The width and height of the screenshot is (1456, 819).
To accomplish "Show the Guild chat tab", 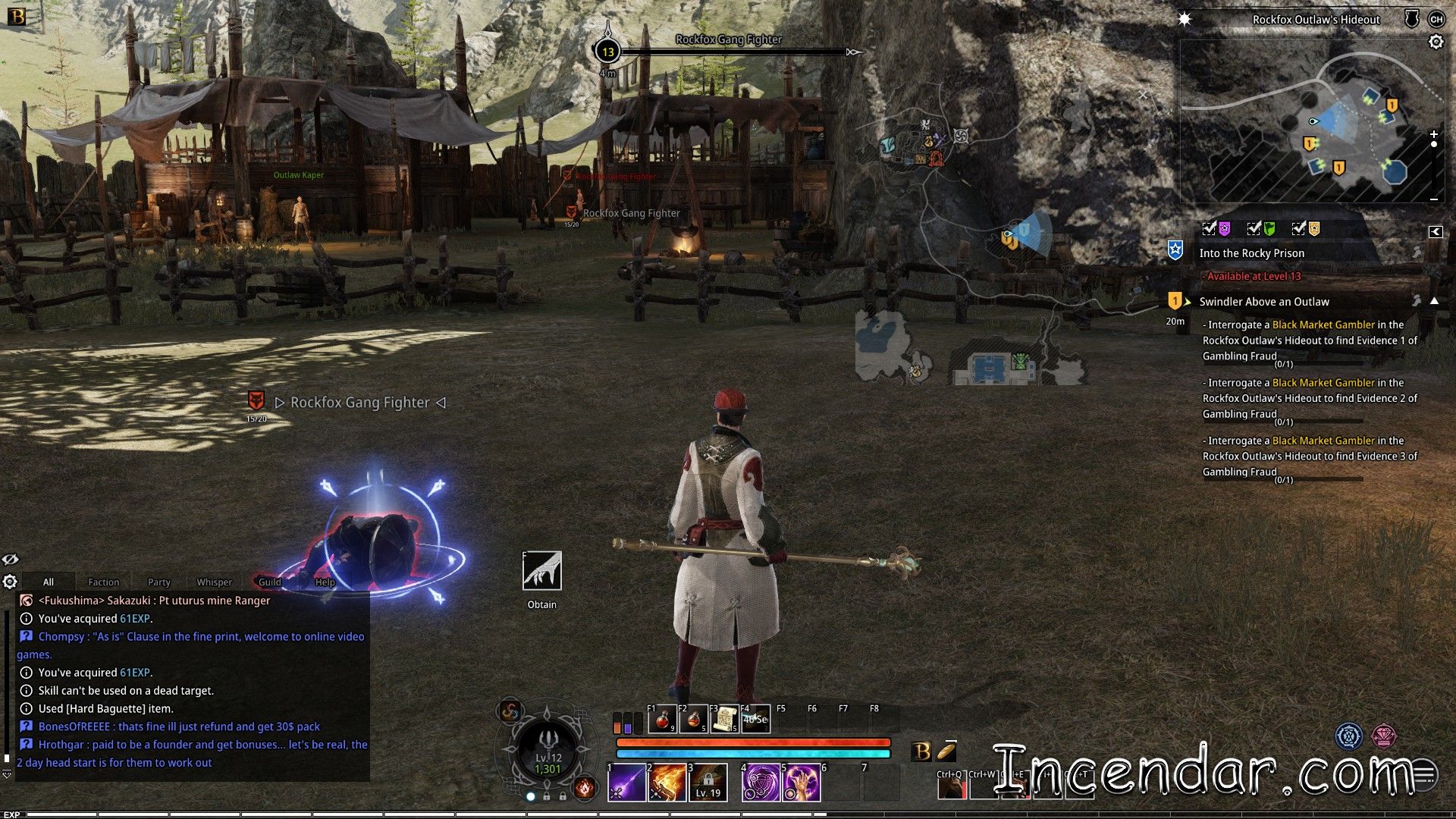I will (269, 582).
